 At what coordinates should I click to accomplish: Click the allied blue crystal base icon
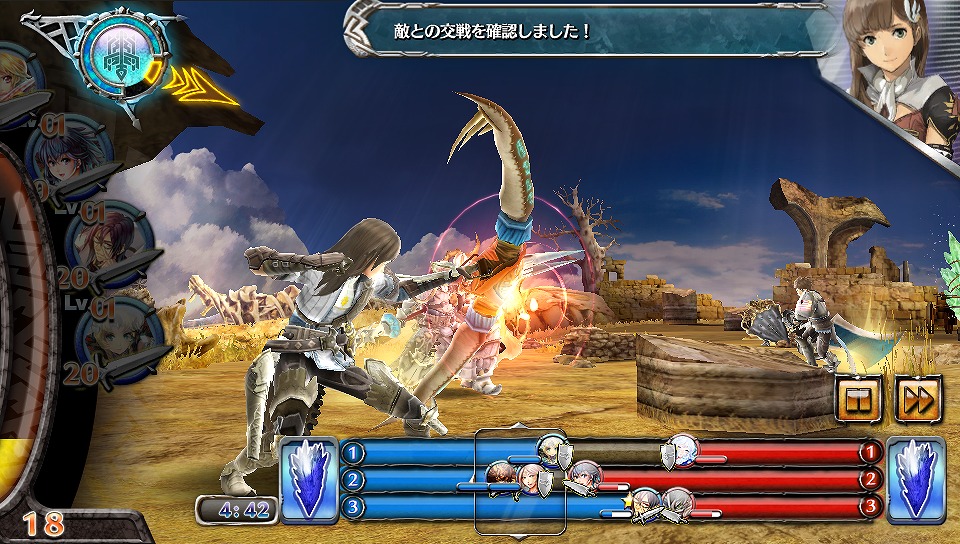tap(308, 480)
